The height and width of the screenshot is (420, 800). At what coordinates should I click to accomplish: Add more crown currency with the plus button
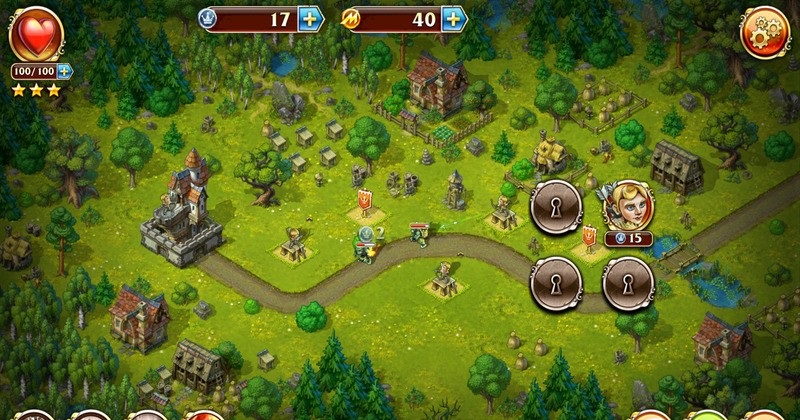pyautogui.click(x=311, y=19)
